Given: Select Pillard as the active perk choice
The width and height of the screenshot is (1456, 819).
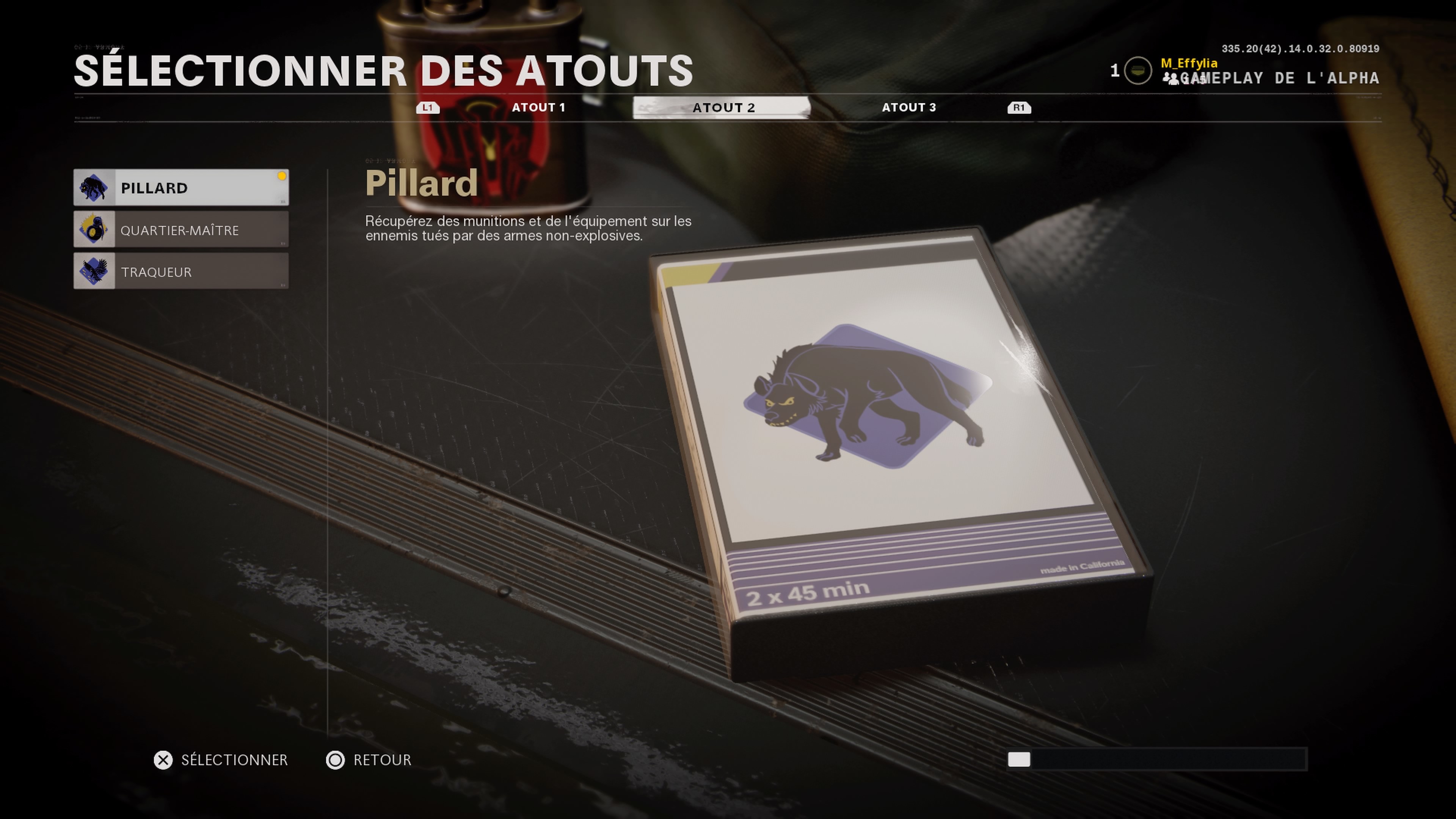Looking at the screenshot, I should 181,188.
